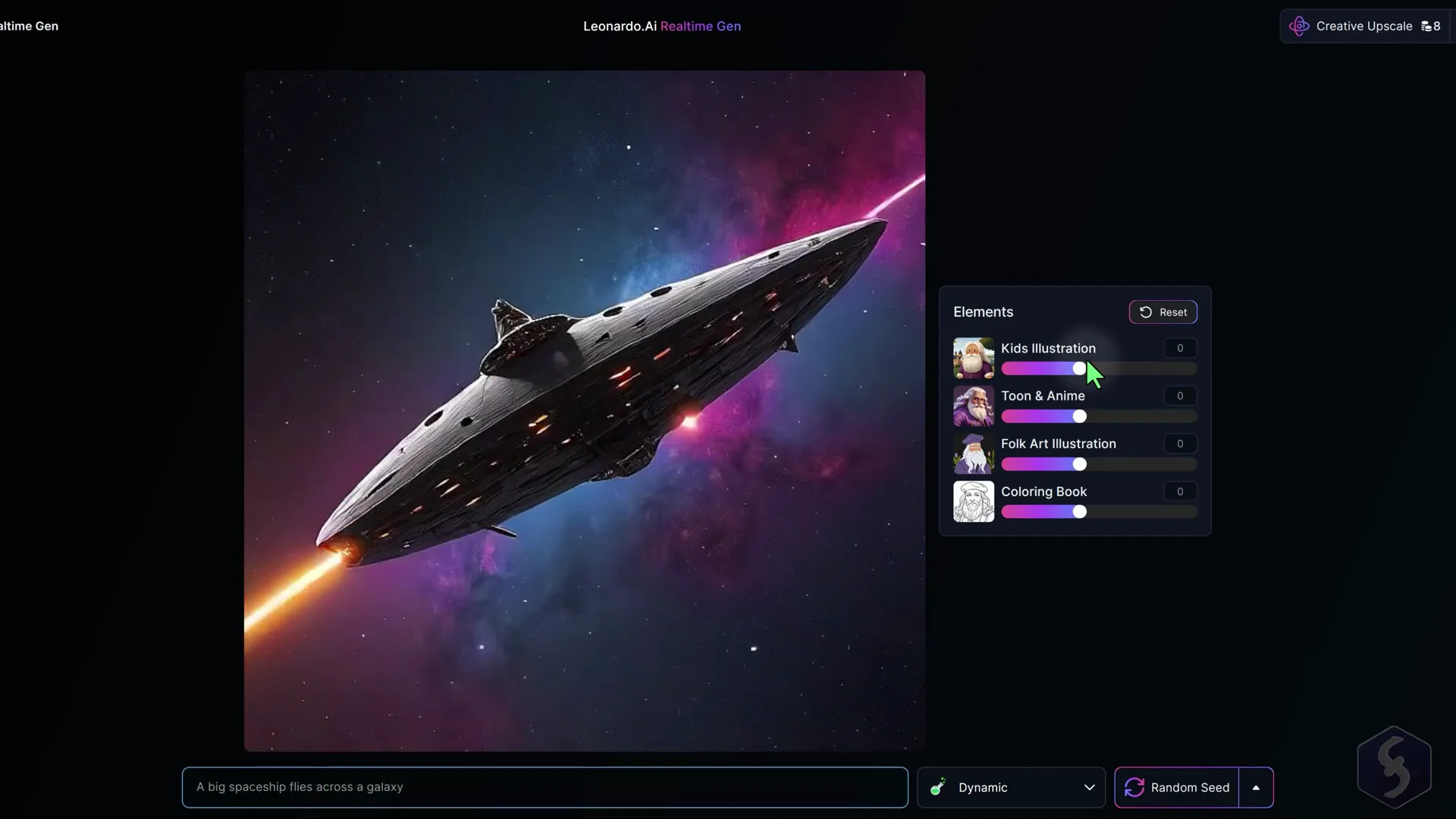Image resolution: width=1456 pixels, height=819 pixels.
Task: Select the Kids Illustration element thumbnail
Action: [973, 357]
